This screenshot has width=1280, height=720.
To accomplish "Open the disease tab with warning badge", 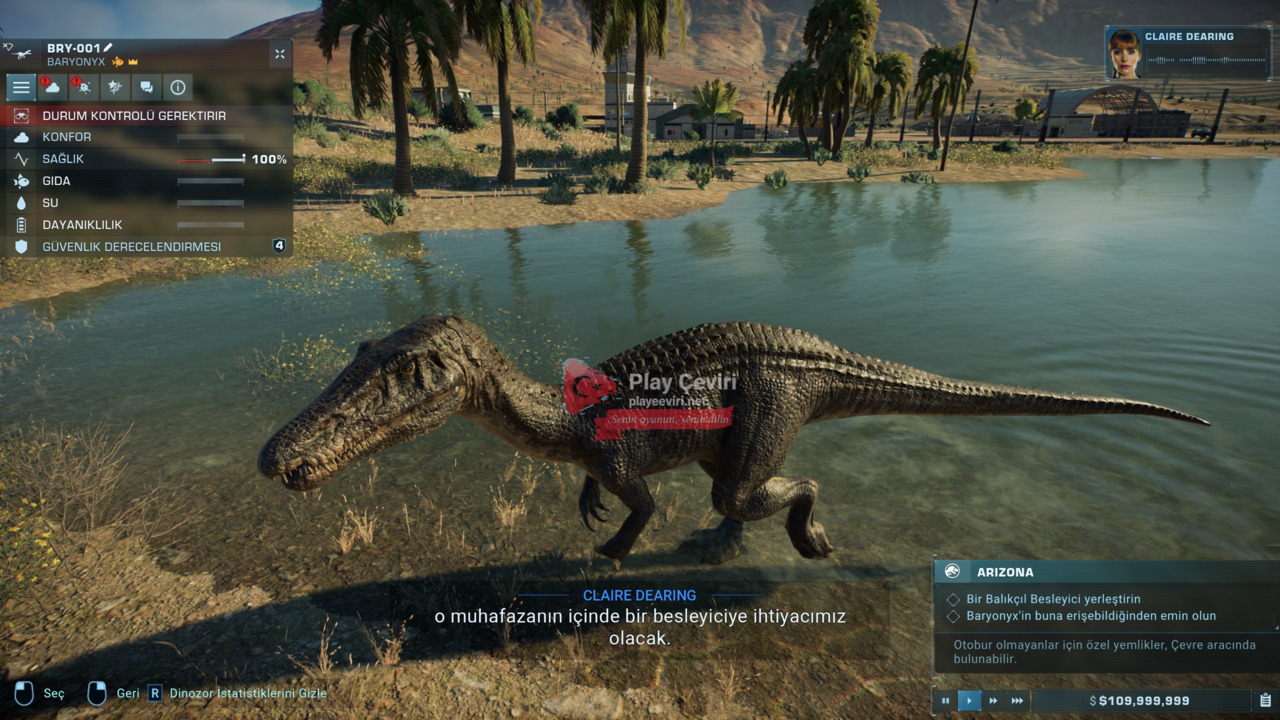I will (x=83, y=87).
